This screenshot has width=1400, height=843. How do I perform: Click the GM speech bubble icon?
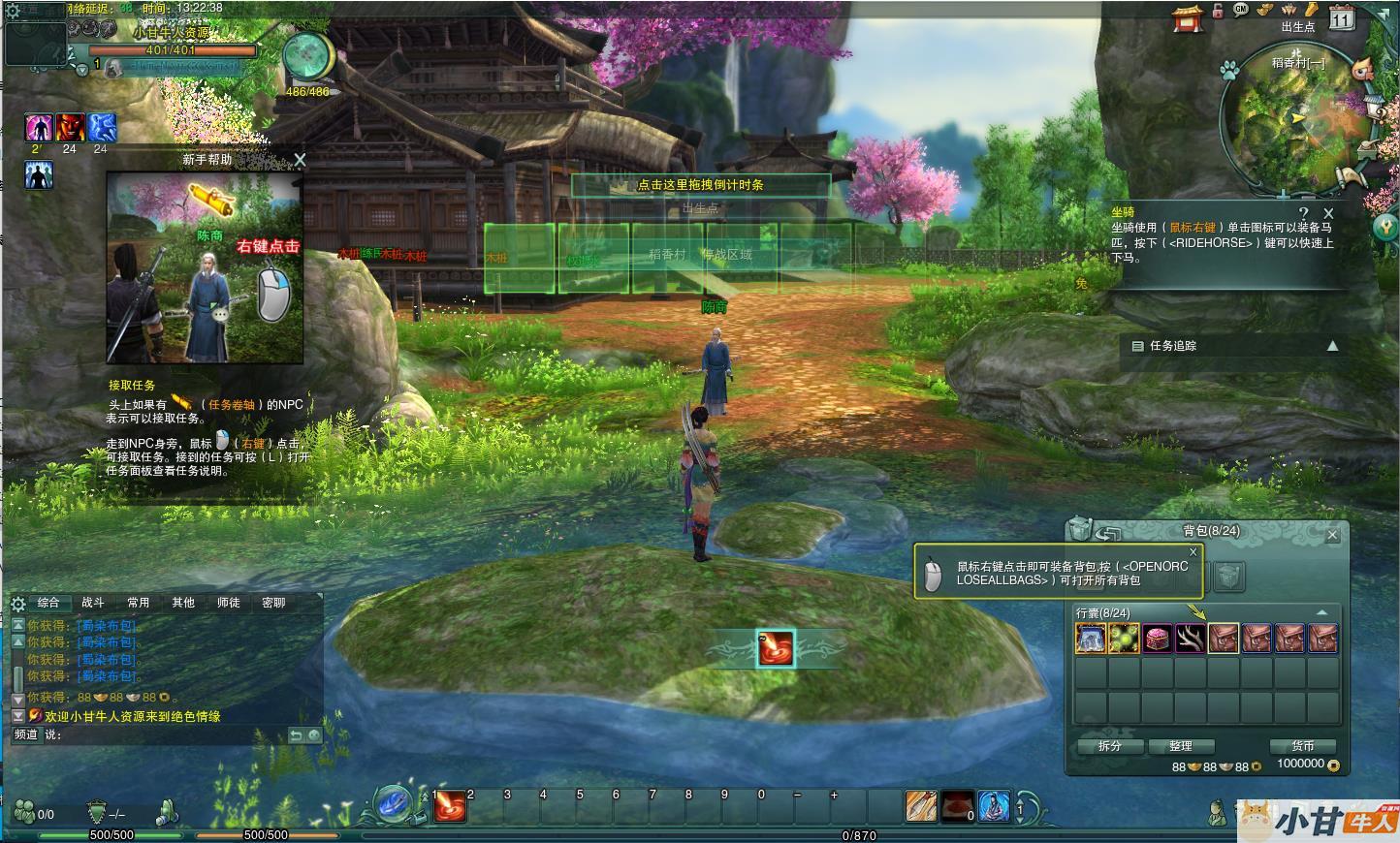[x=1241, y=10]
